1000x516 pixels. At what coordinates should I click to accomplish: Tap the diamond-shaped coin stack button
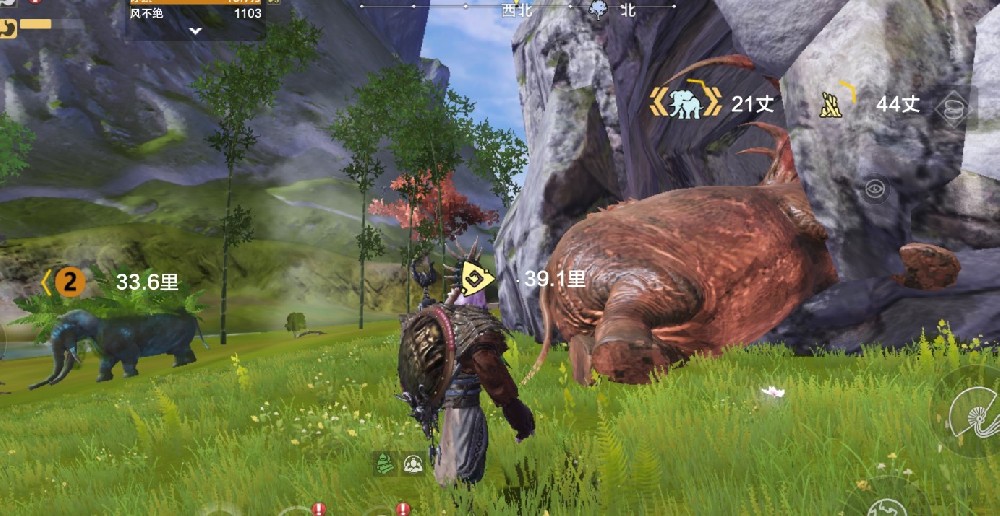click(954, 108)
